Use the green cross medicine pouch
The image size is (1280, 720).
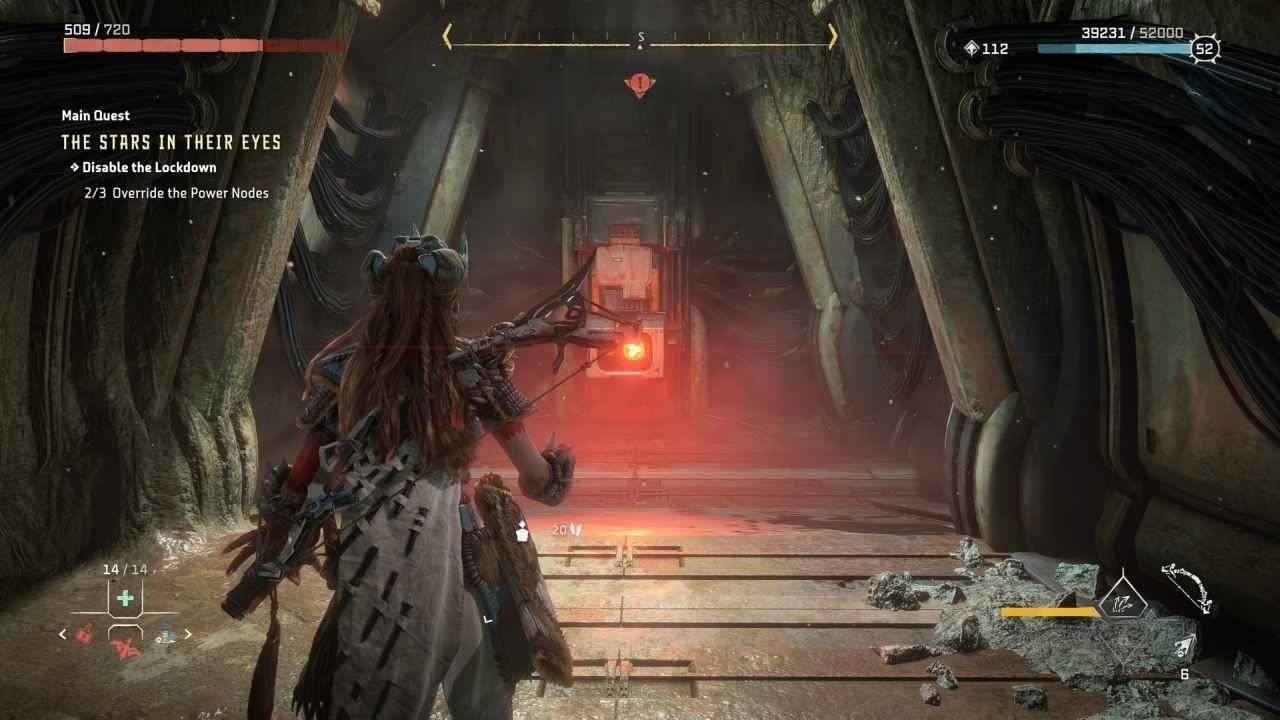(125, 598)
